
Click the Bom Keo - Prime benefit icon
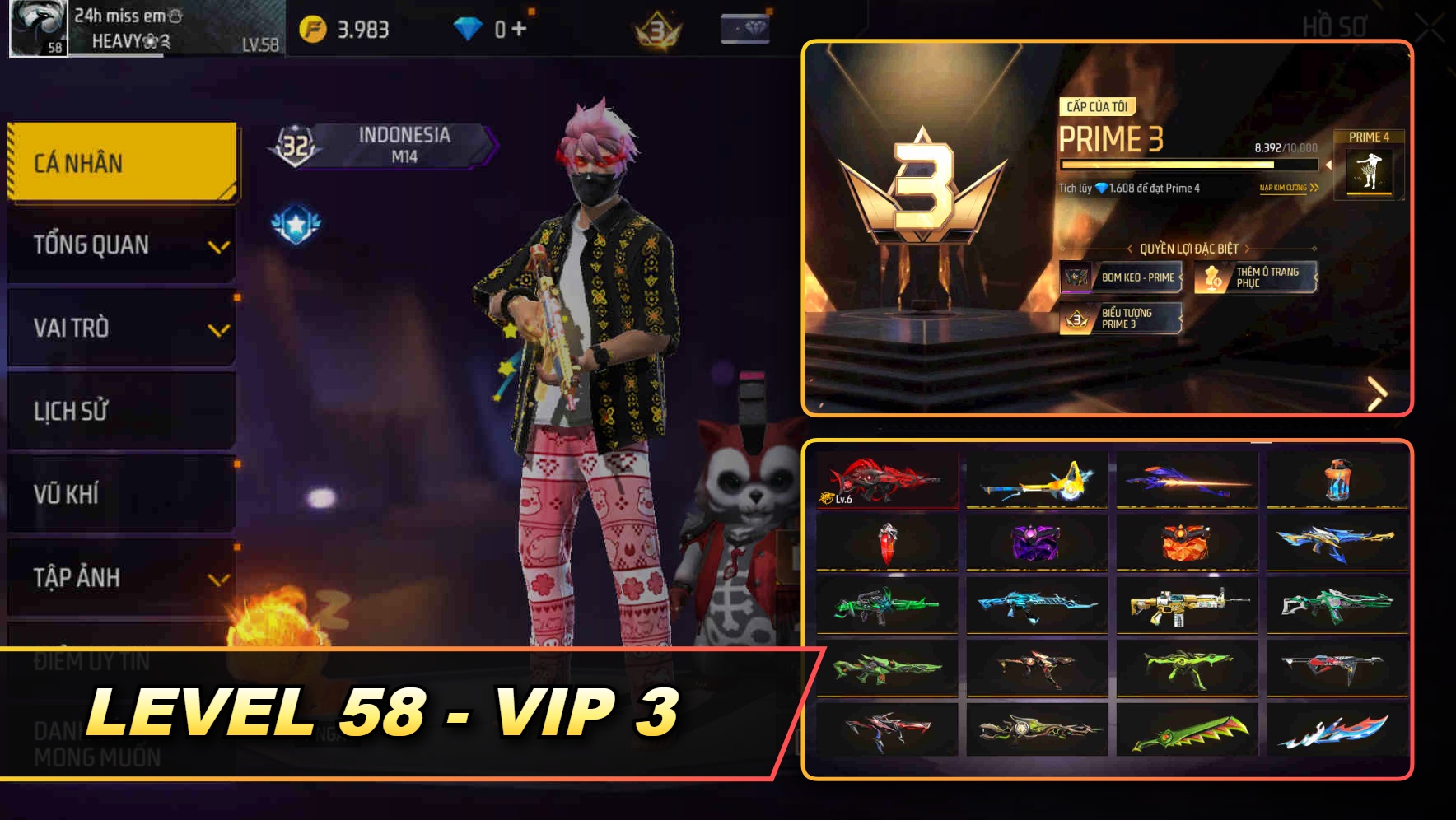(x=1077, y=277)
